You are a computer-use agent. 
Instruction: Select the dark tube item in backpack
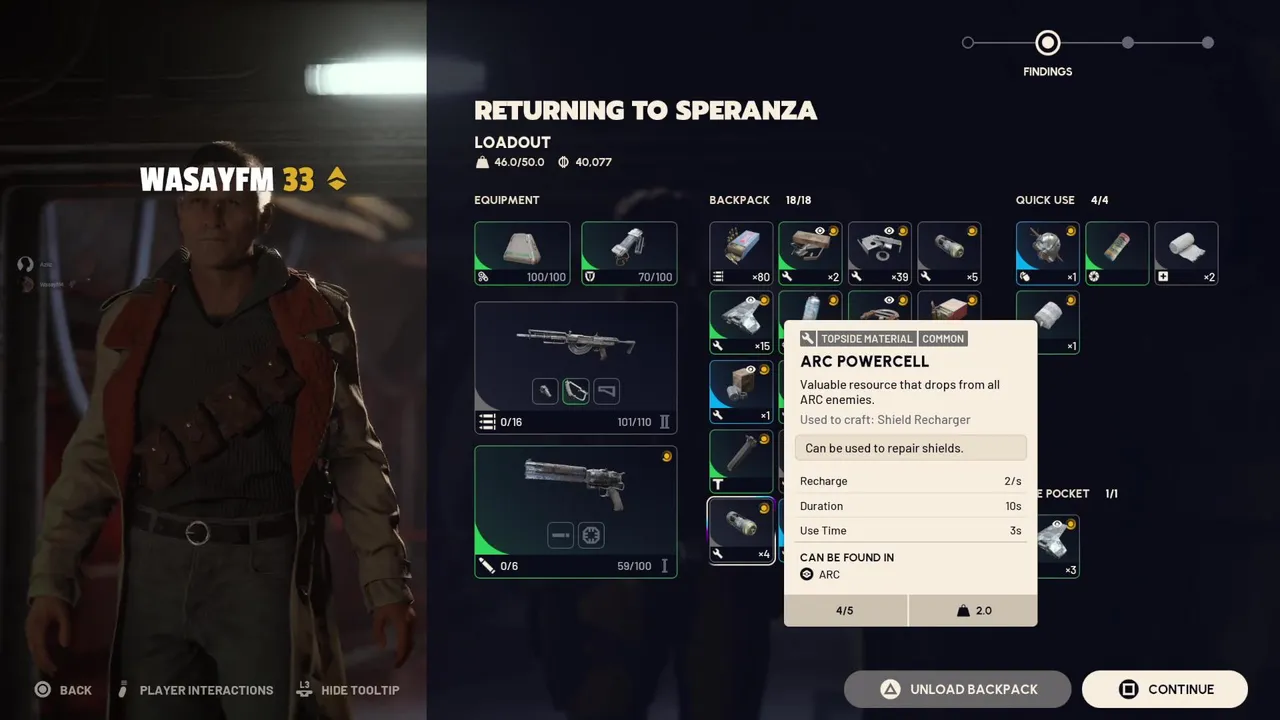point(741,461)
